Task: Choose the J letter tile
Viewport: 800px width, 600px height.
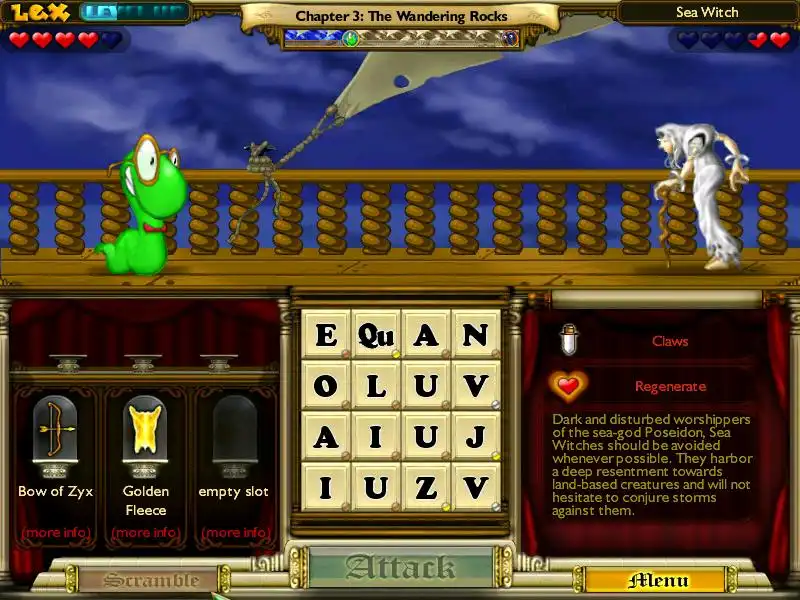Action: pyautogui.click(x=476, y=437)
